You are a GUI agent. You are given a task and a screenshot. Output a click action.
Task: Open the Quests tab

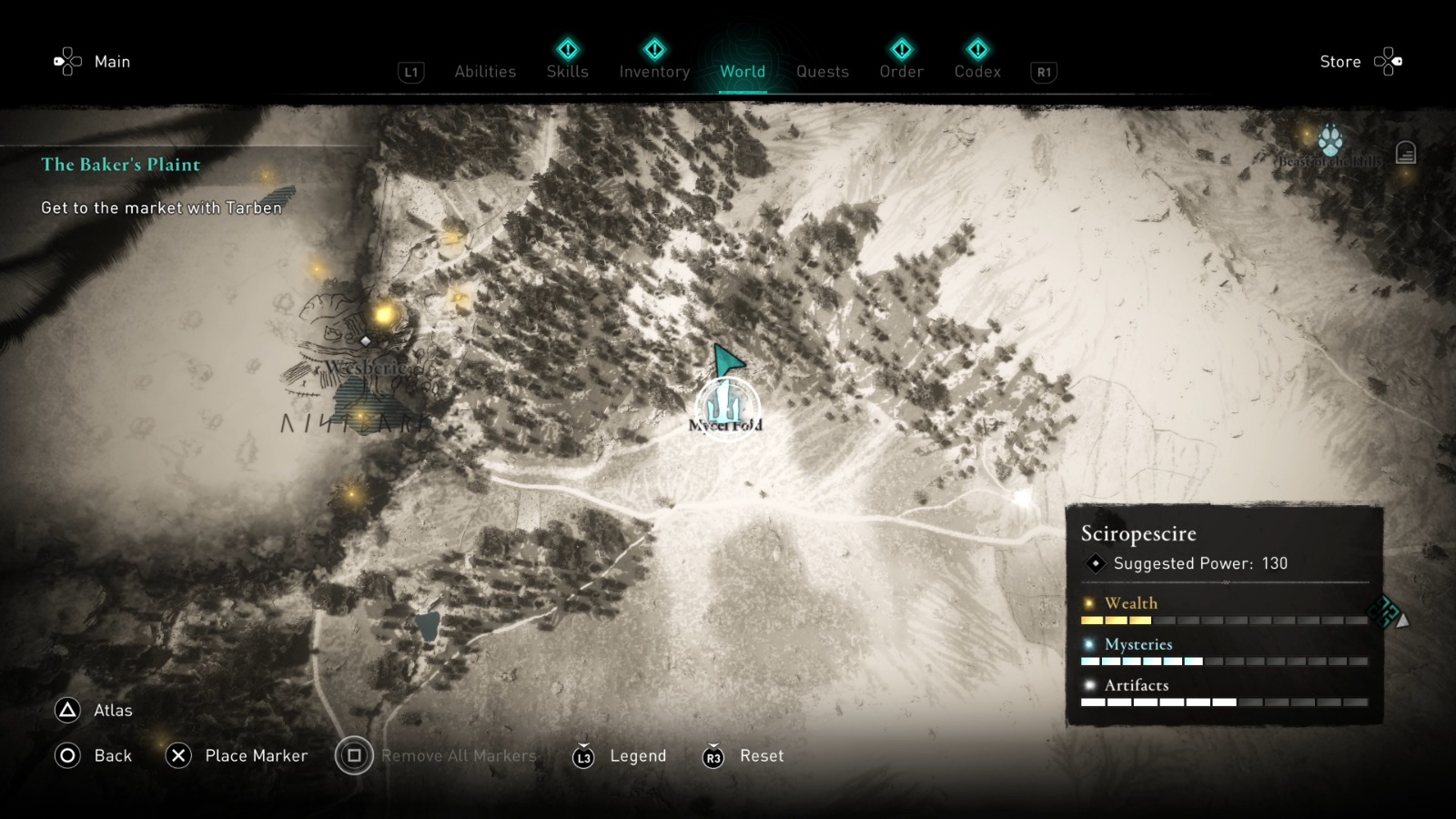point(822,71)
